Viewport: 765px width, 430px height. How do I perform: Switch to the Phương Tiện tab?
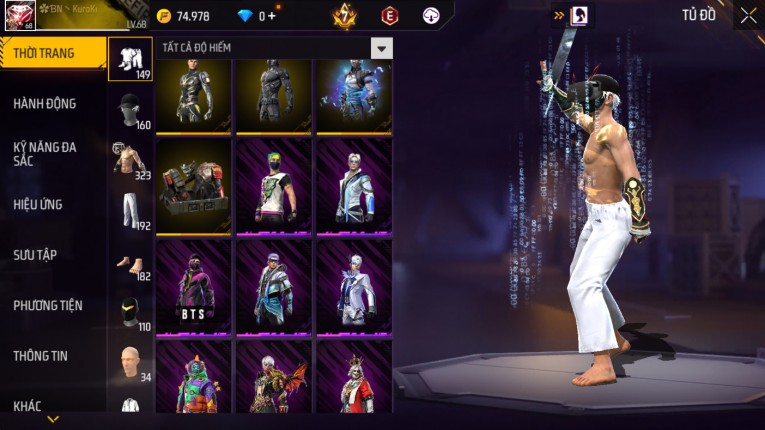[48, 305]
